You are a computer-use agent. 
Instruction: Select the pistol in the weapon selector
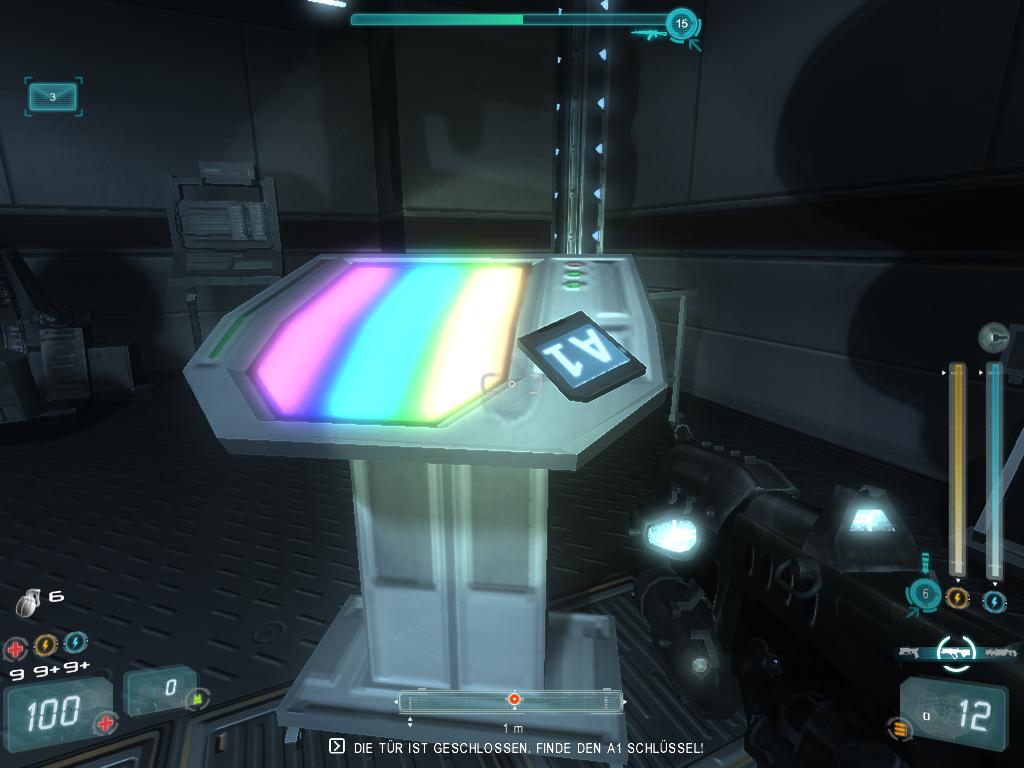[x=909, y=652]
